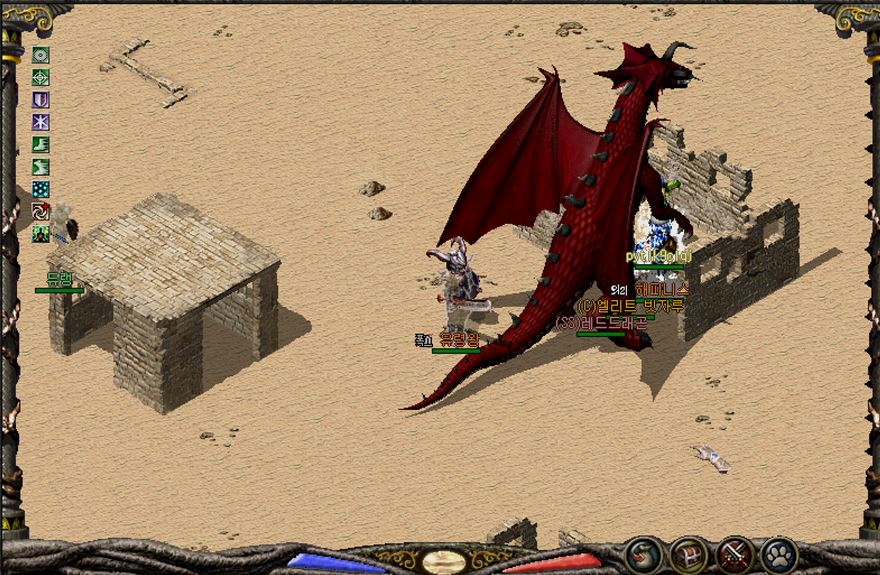Screen dimensions: 880x575
Task: Open the treasure chest inventory button
Action: (688, 554)
